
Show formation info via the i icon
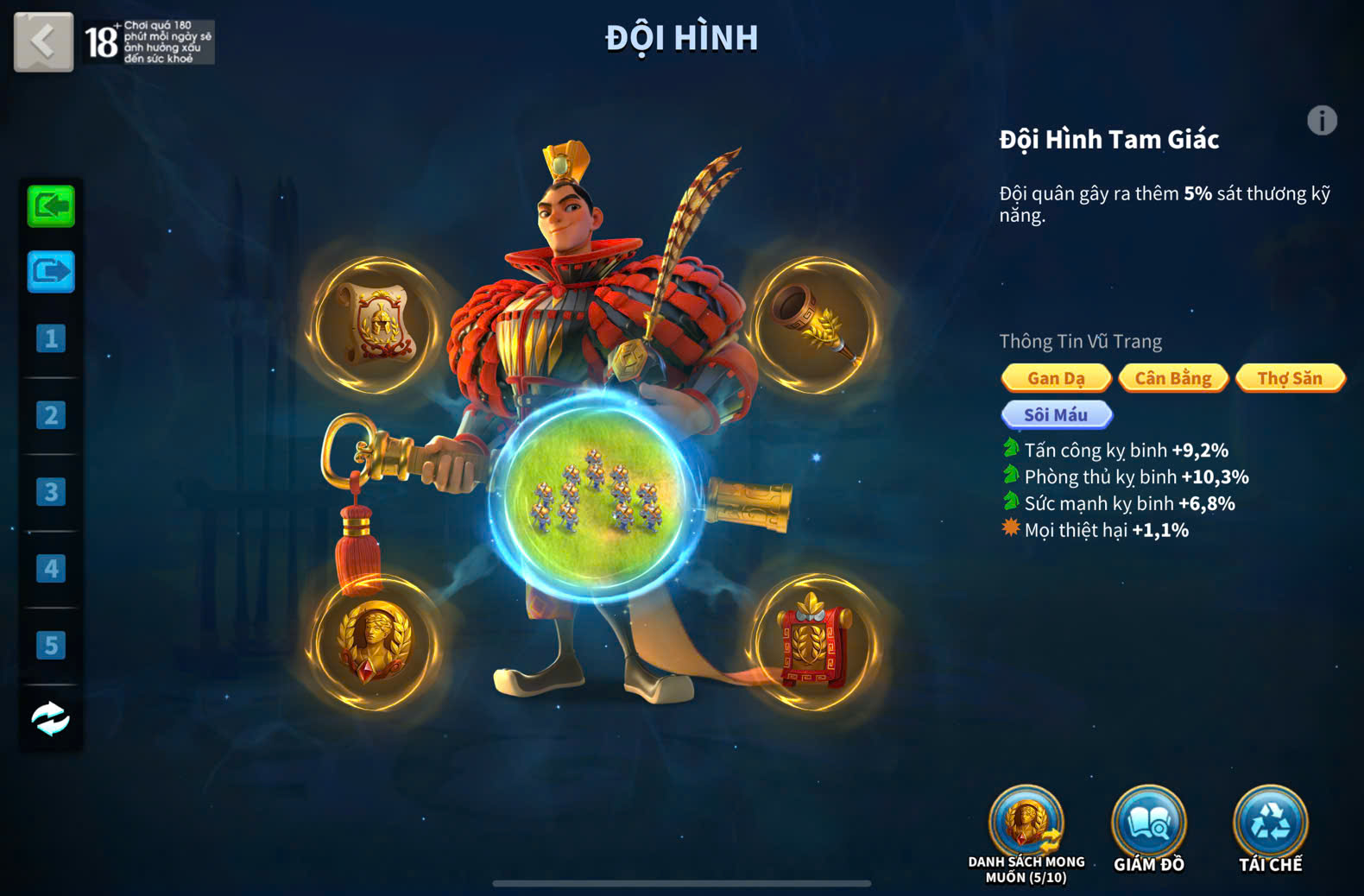1322,121
